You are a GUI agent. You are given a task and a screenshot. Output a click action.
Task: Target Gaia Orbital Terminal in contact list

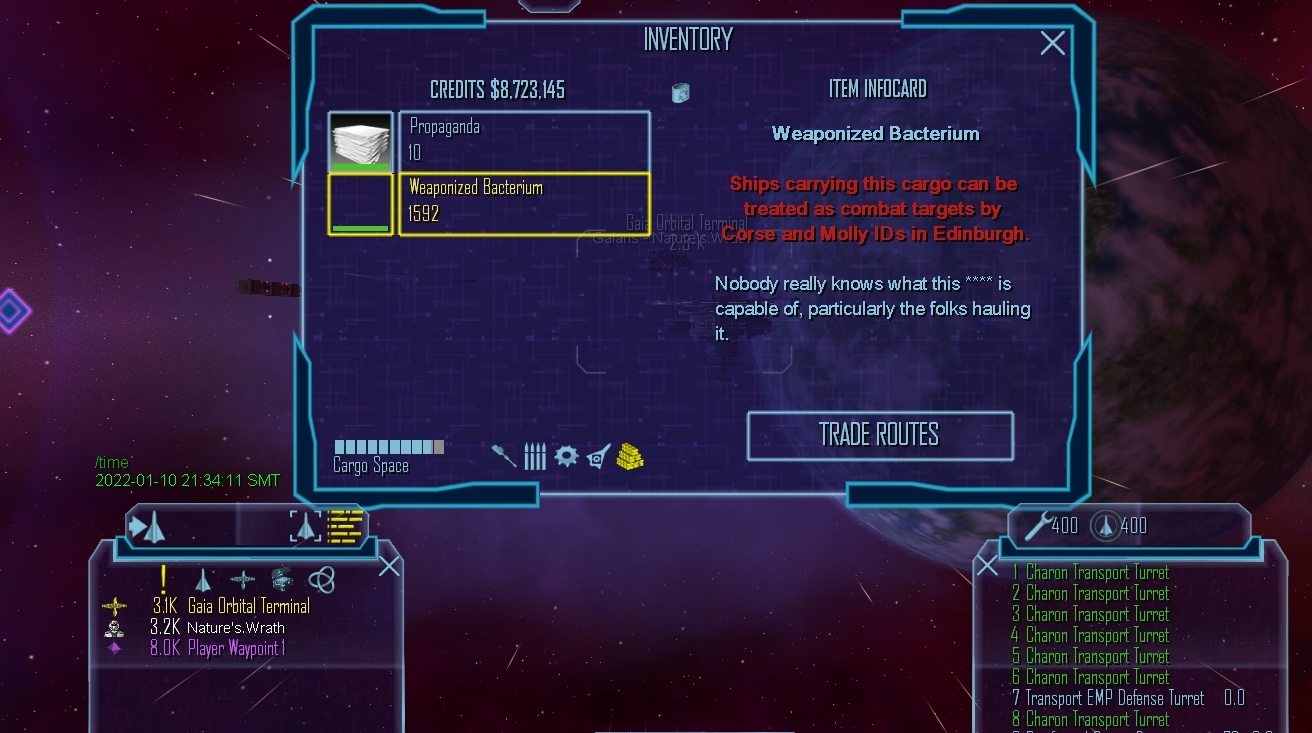tap(248, 606)
